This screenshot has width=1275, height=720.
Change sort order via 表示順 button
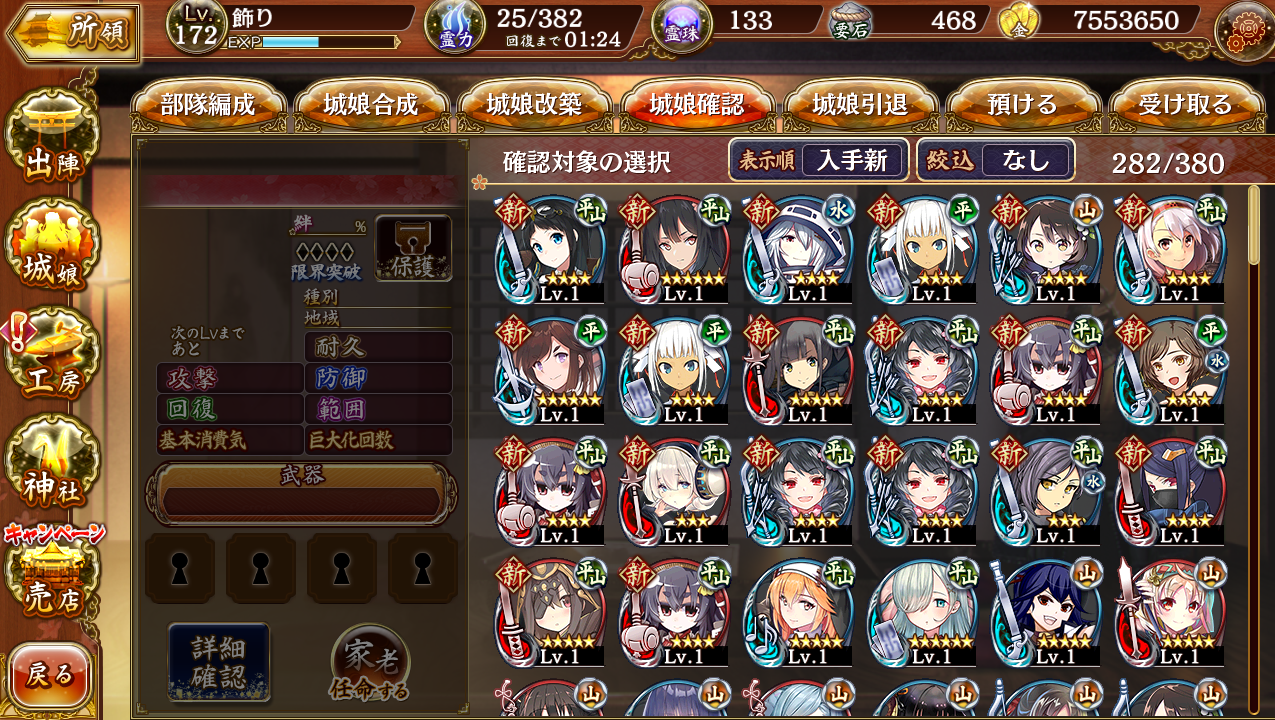819,160
